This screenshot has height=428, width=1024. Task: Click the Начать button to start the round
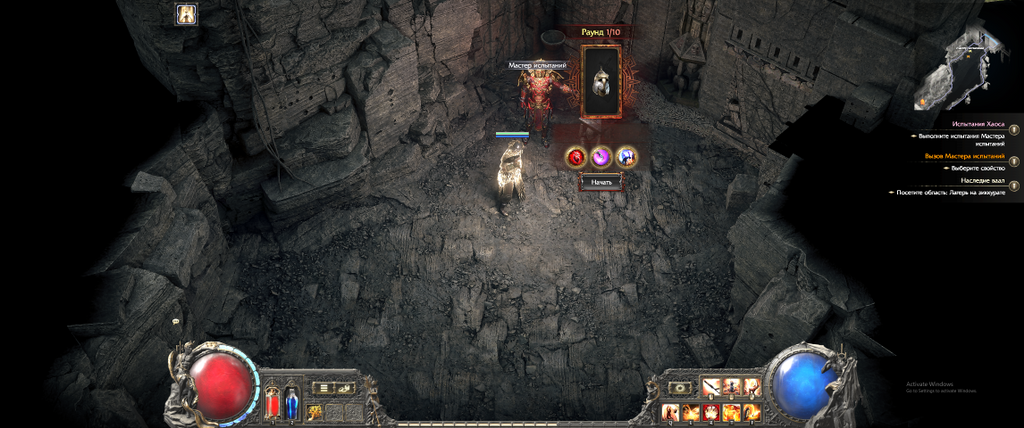(x=601, y=182)
